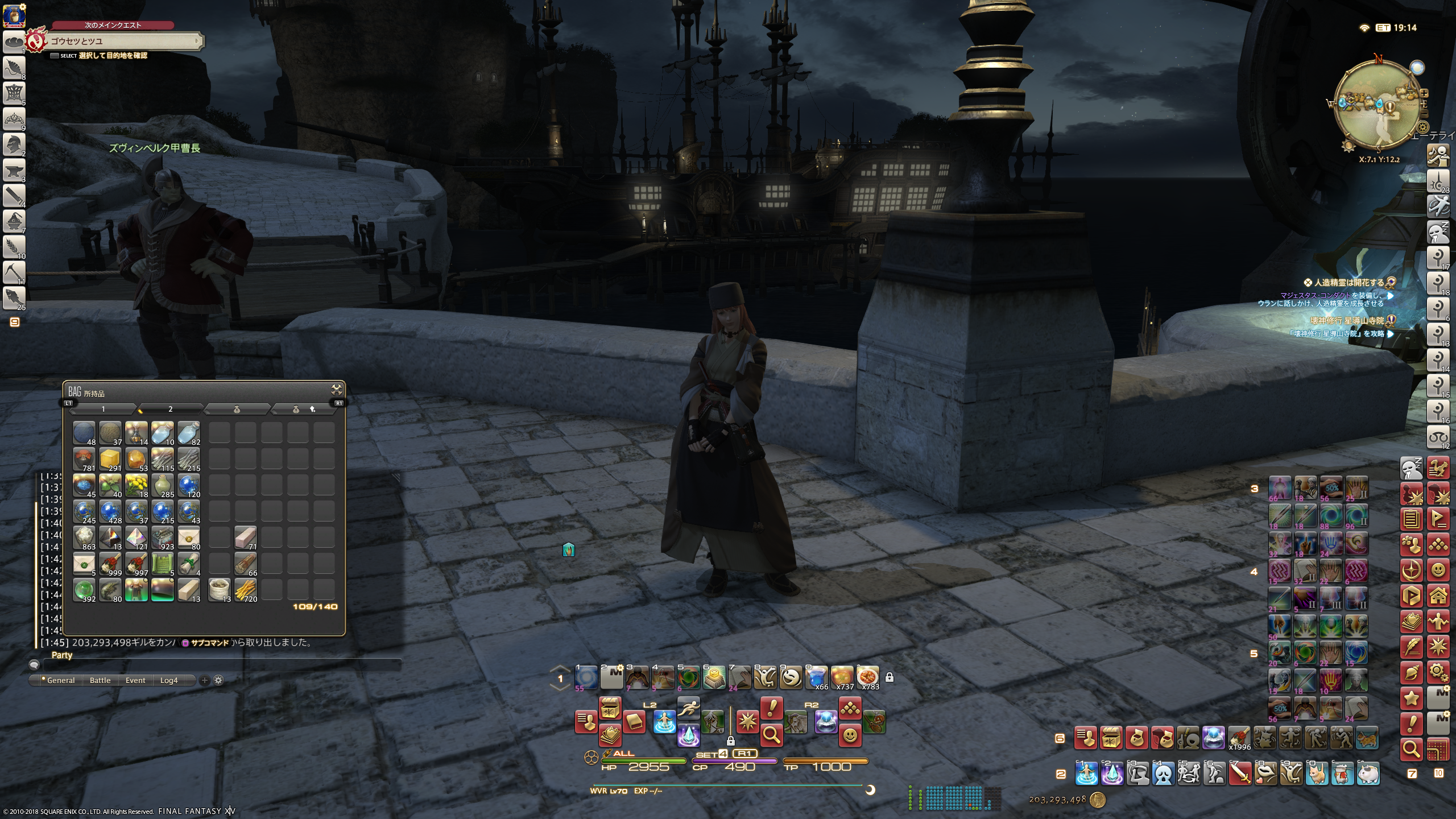
Task: Select the green-sealed envelope item
Action: (84, 564)
